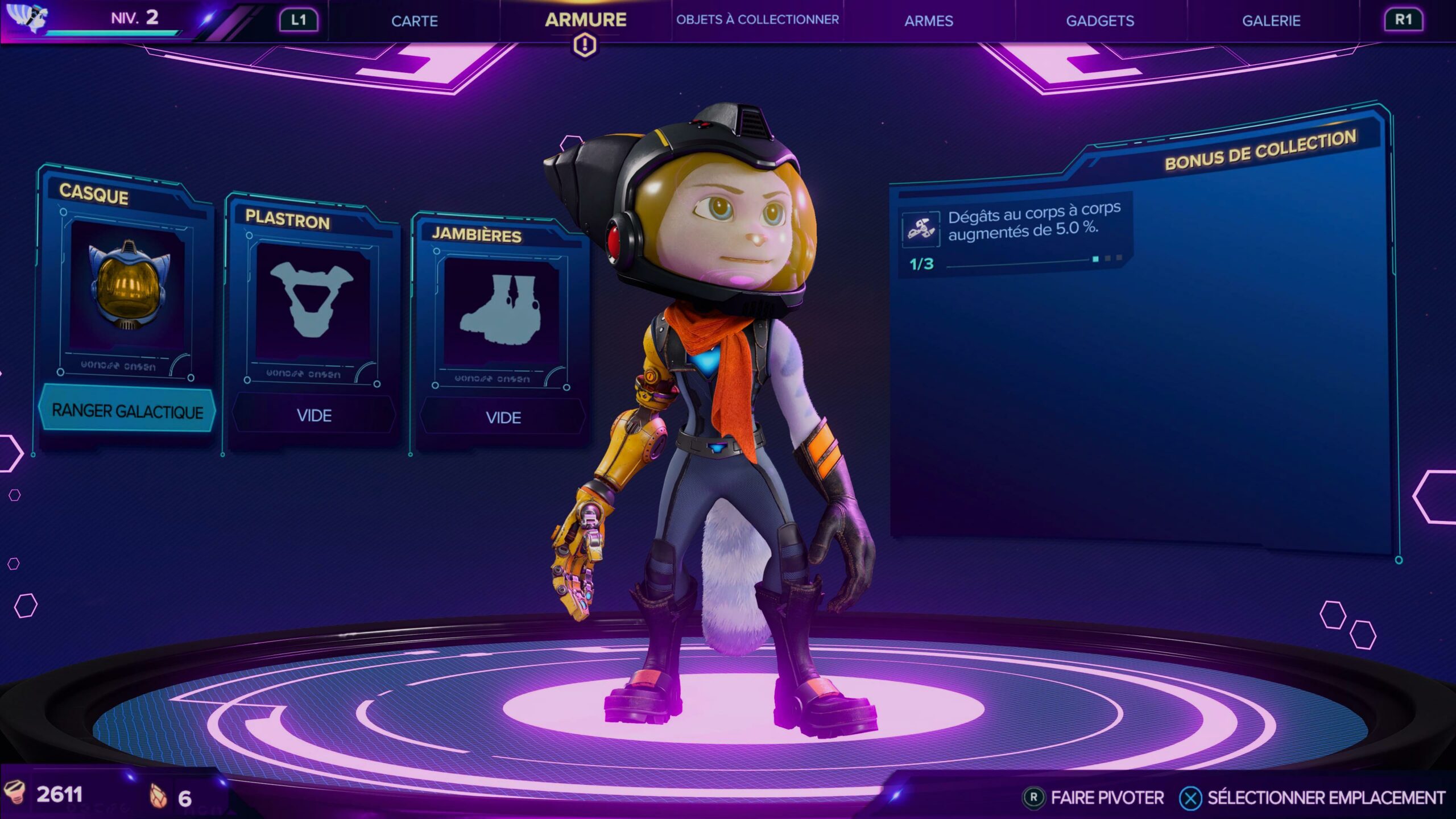This screenshot has width=1456, height=819.
Task: Select the Armure tab
Action: point(585,20)
